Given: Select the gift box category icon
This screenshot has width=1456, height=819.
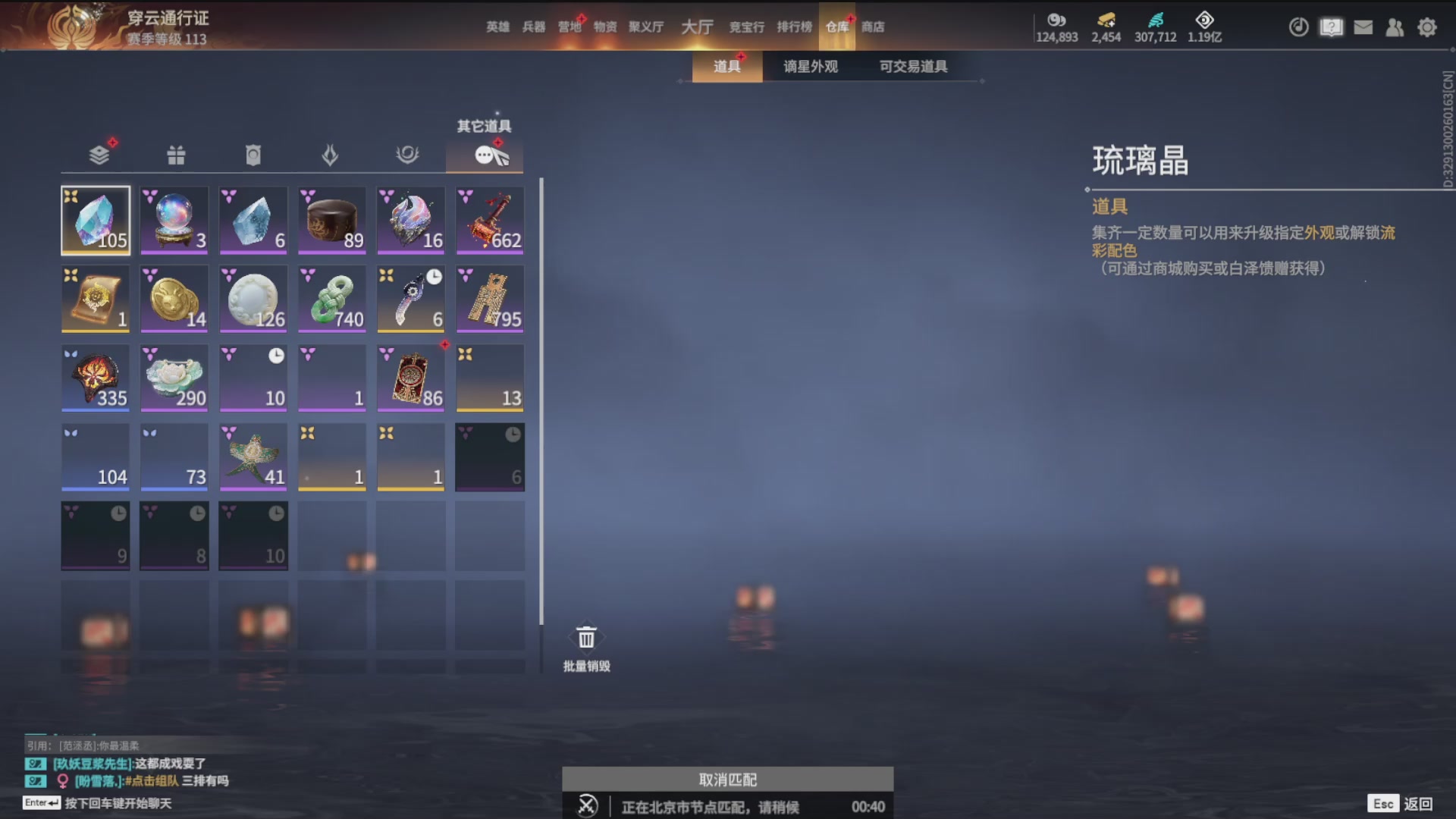Looking at the screenshot, I should [174, 154].
